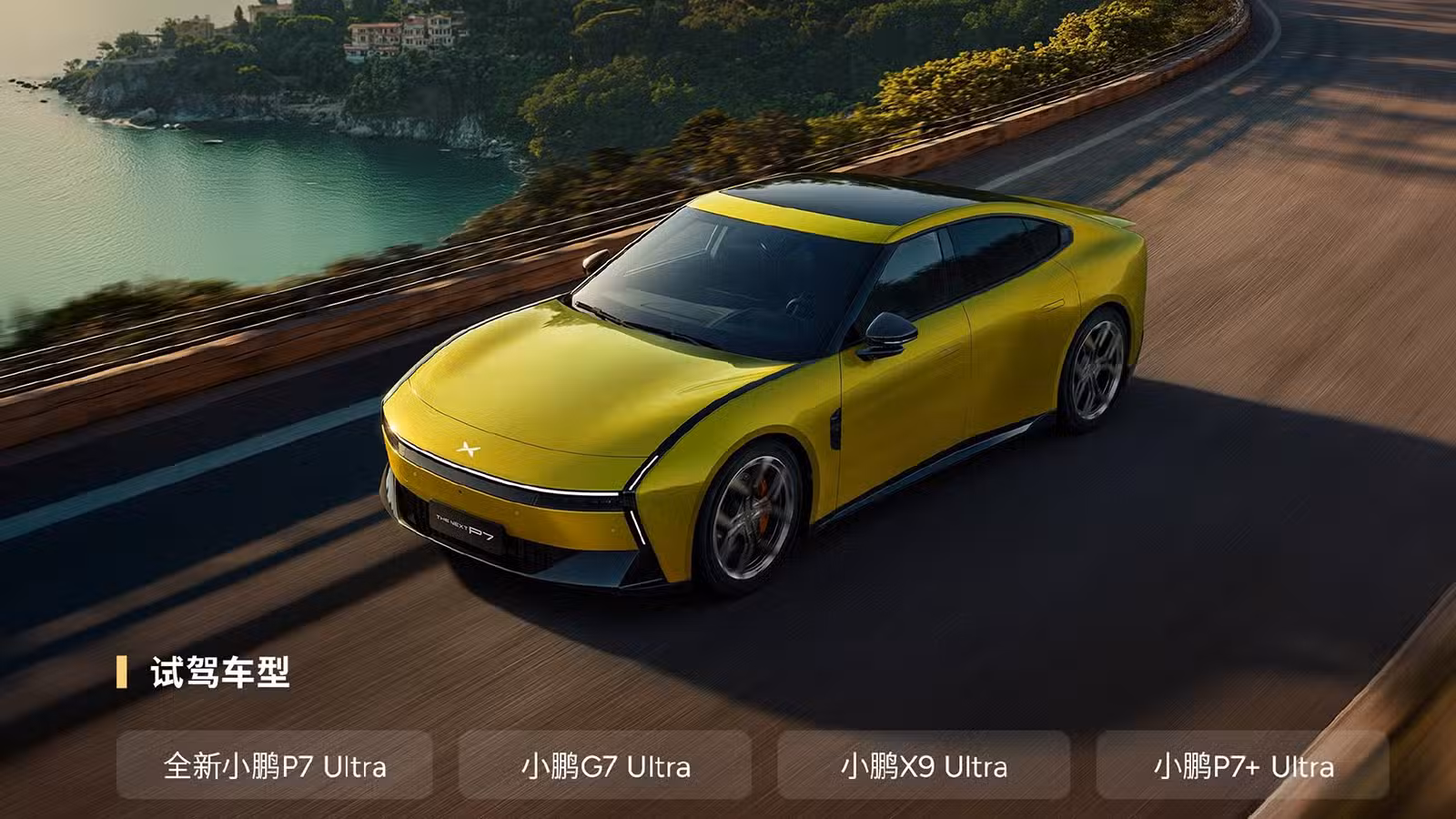Pick the 小鹏X9 Ultra option

924,765
